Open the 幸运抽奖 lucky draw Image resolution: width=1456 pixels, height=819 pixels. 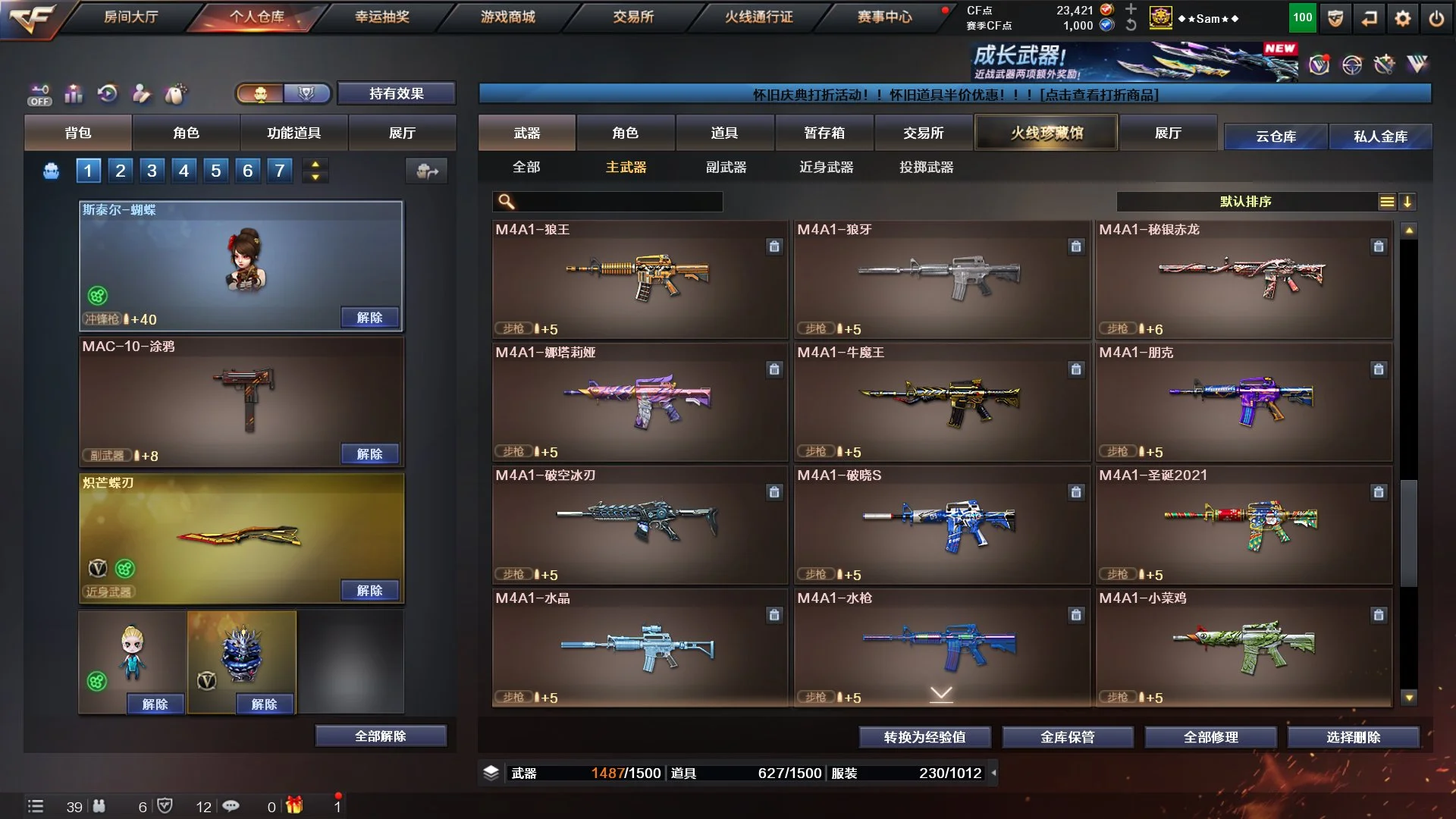click(x=381, y=17)
